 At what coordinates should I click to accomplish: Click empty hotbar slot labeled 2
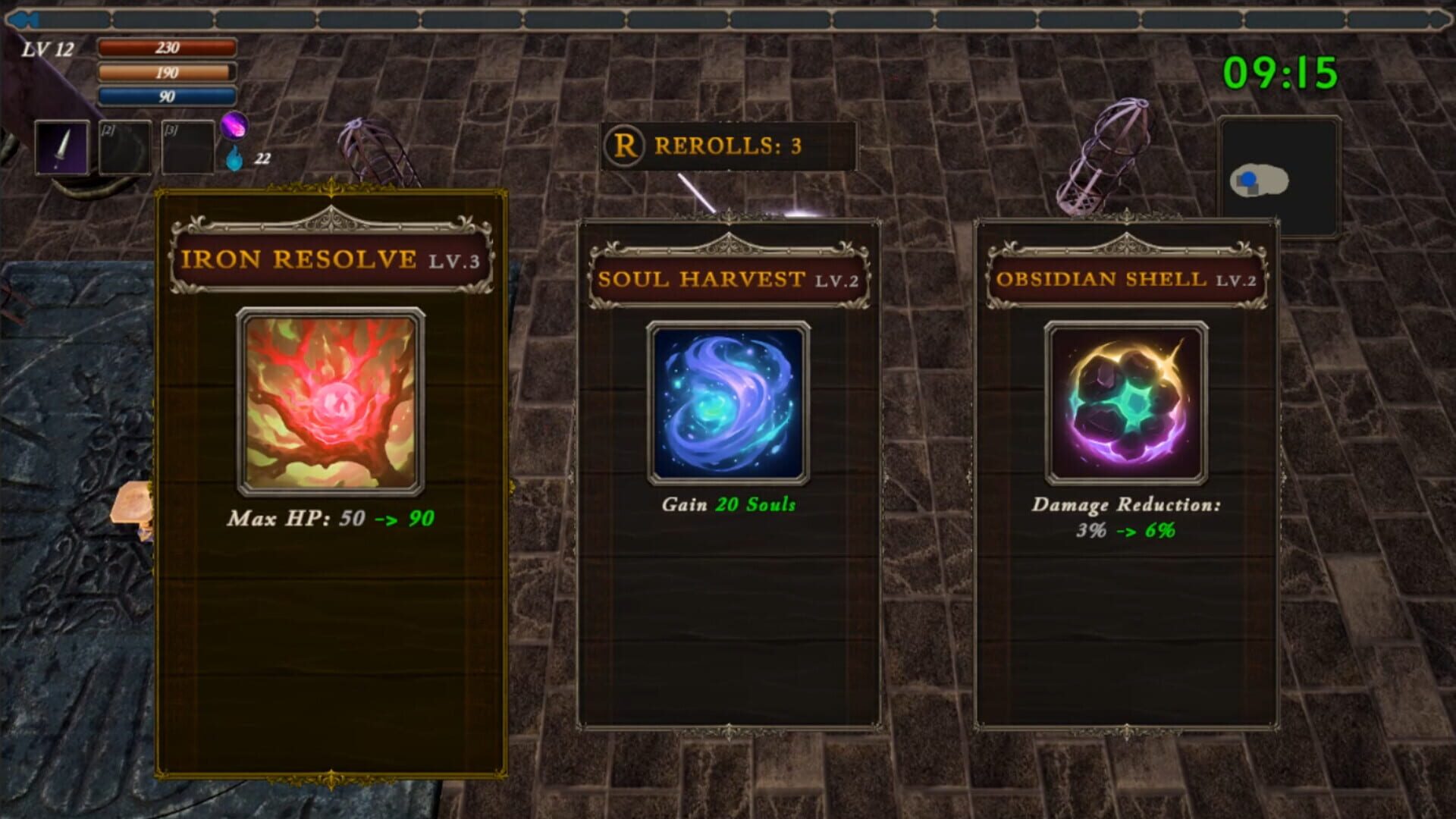125,146
